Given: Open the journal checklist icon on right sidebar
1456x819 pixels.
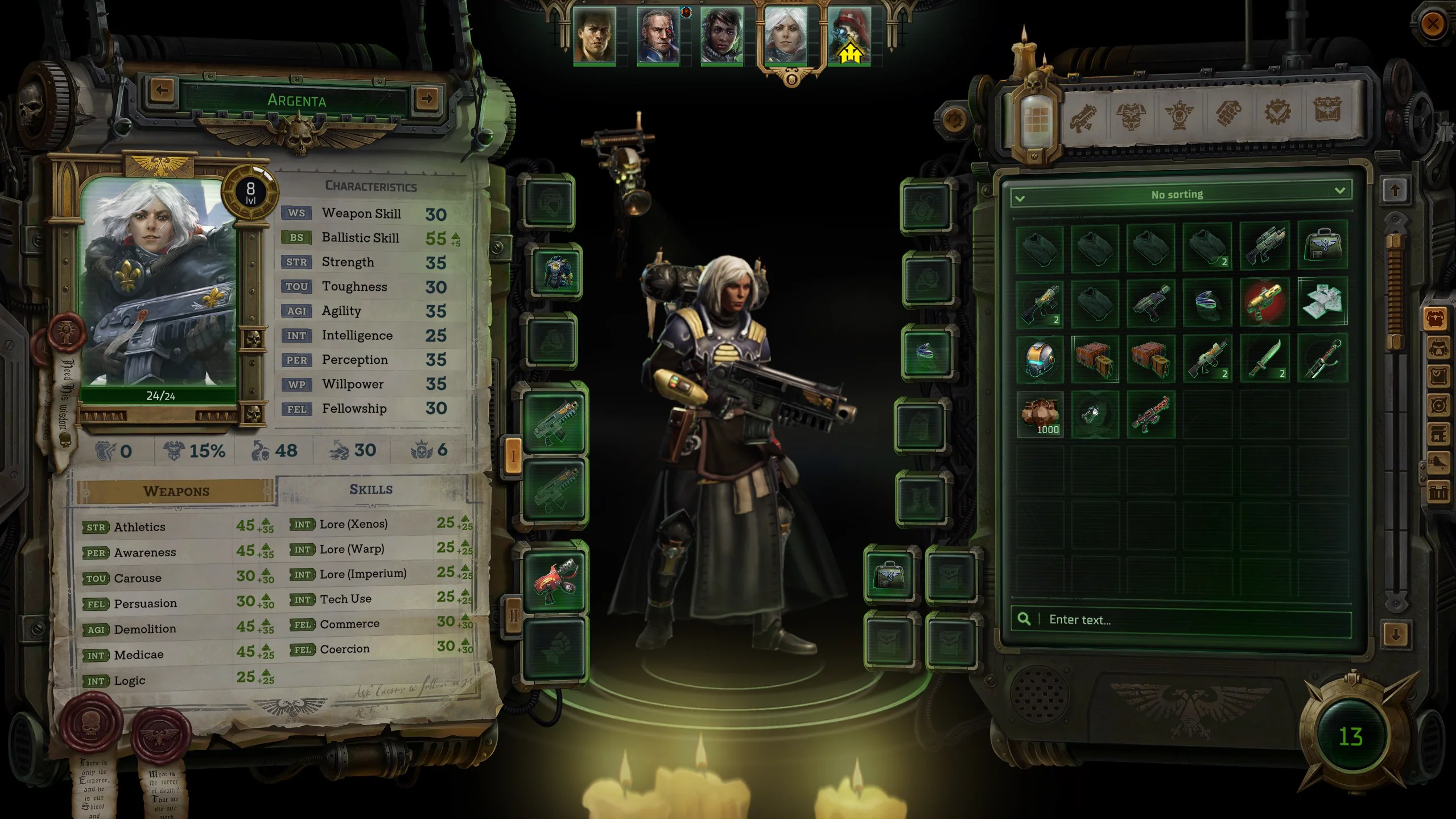Looking at the screenshot, I should [x=1438, y=375].
